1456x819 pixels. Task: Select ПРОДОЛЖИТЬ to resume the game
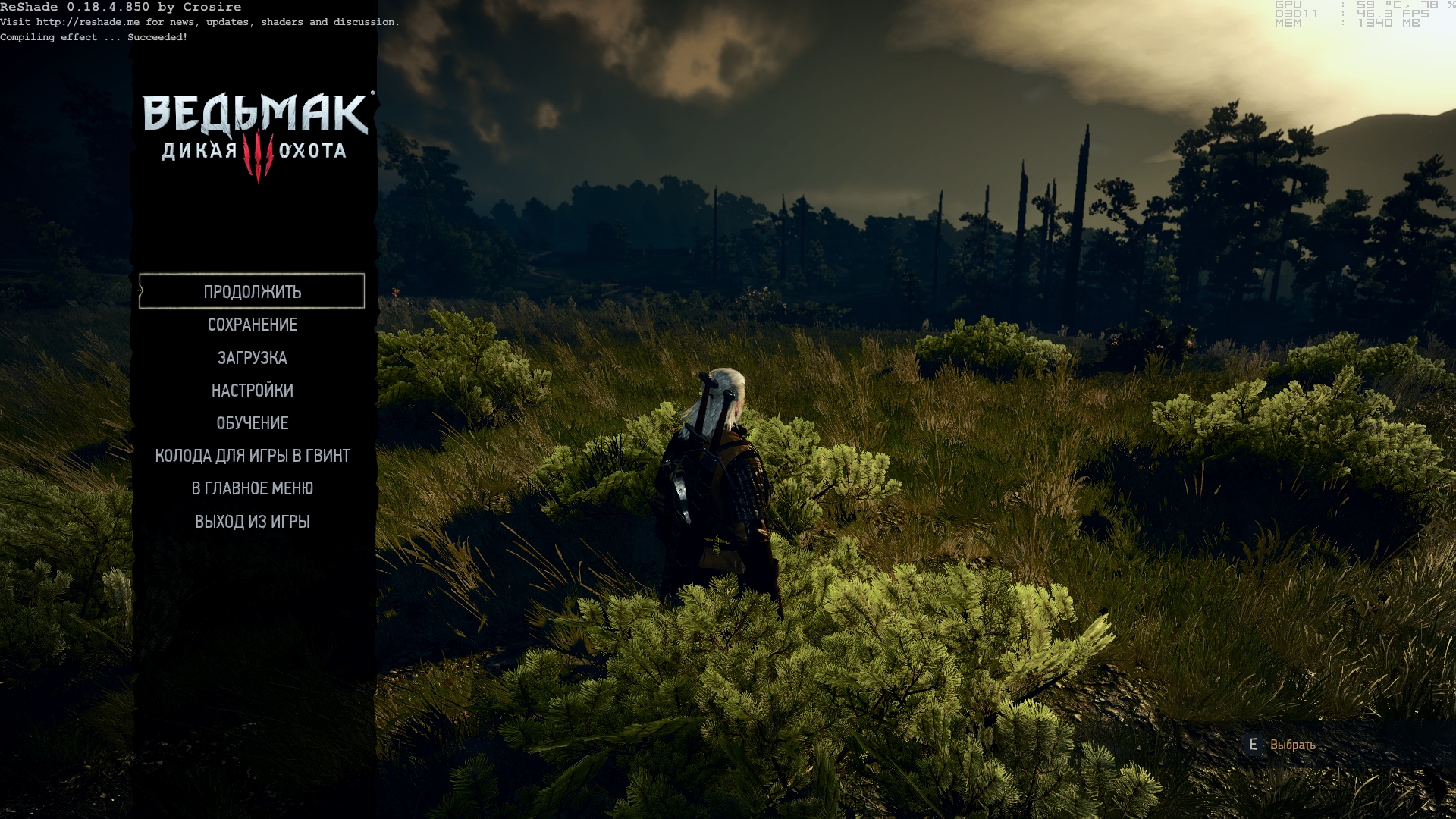(252, 292)
